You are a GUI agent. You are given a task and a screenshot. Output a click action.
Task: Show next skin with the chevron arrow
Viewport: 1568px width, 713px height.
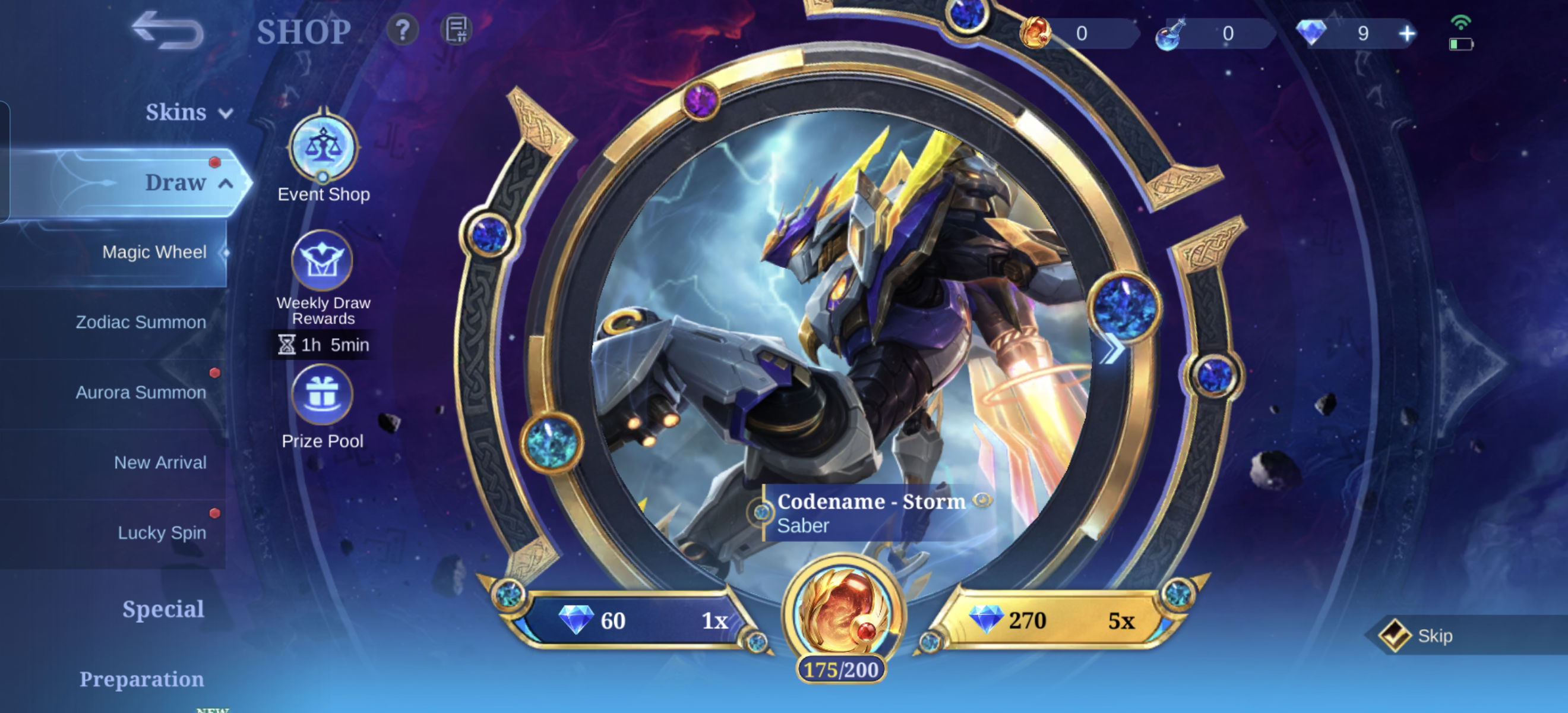coord(1112,349)
